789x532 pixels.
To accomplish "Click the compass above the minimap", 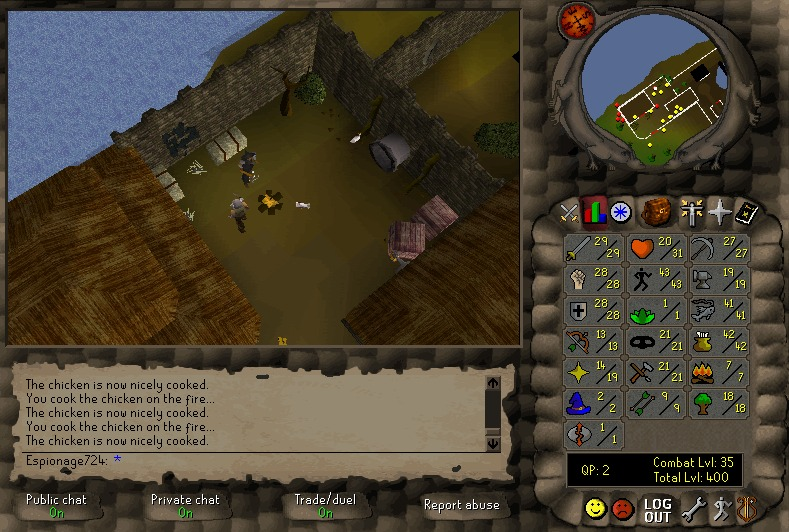I will click(x=575, y=19).
